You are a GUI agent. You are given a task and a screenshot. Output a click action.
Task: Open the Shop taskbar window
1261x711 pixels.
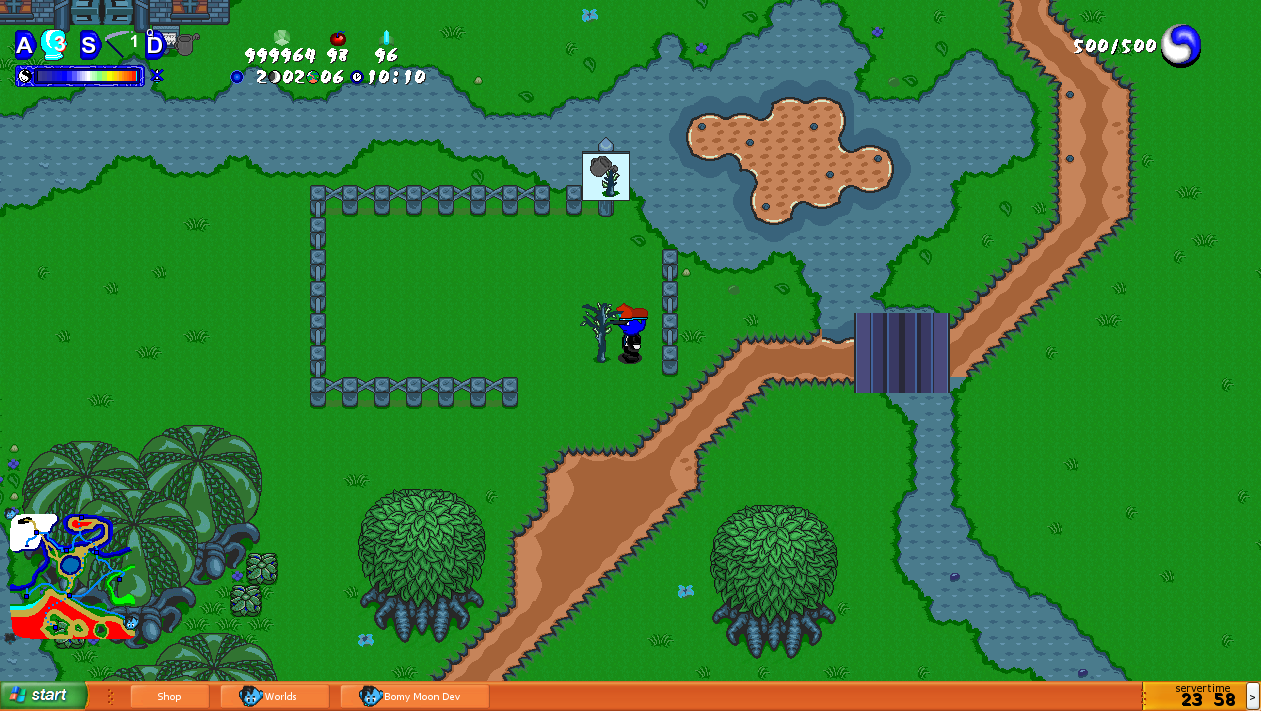(170, 697)
